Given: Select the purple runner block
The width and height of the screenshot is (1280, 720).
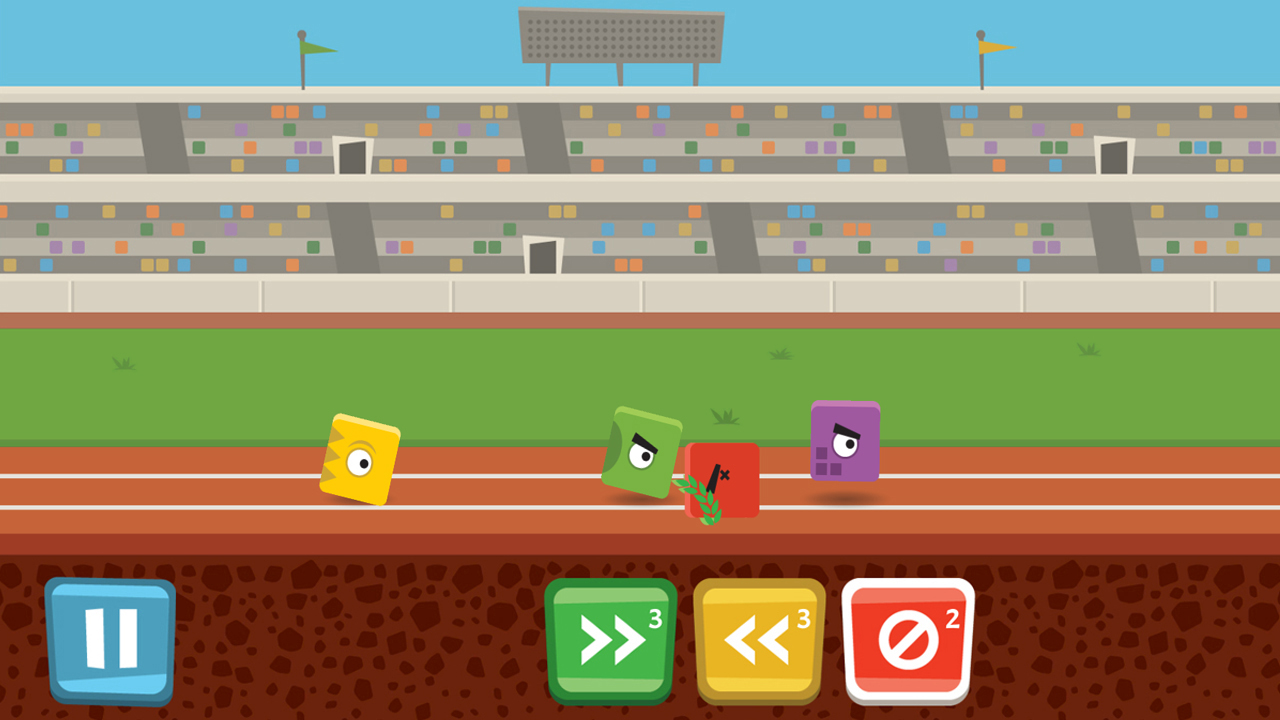Looking at the screenshot, I should point(845,440).
